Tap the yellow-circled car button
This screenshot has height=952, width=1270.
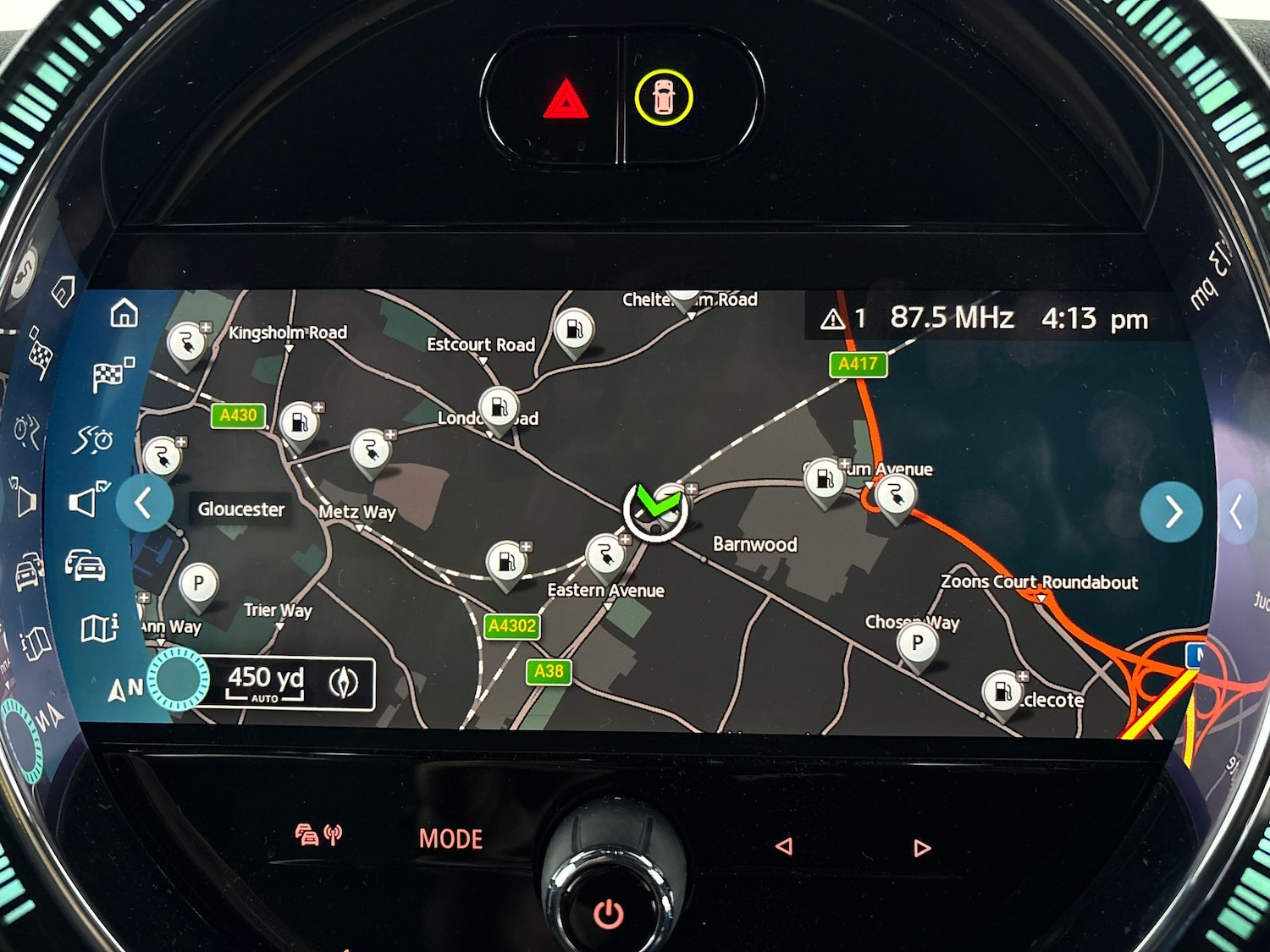[x=664, y=97]
